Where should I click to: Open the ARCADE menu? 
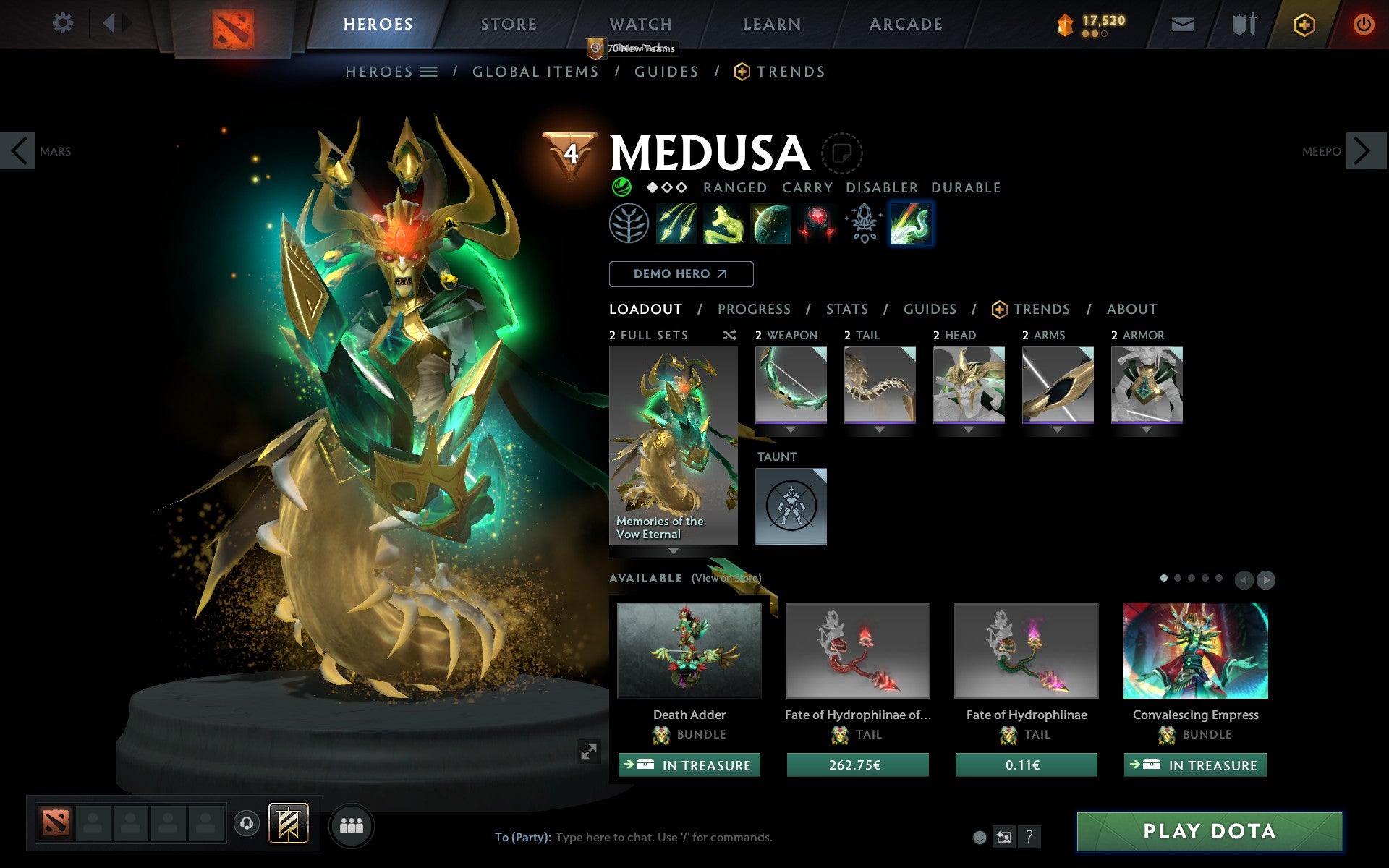pos(904,24)
